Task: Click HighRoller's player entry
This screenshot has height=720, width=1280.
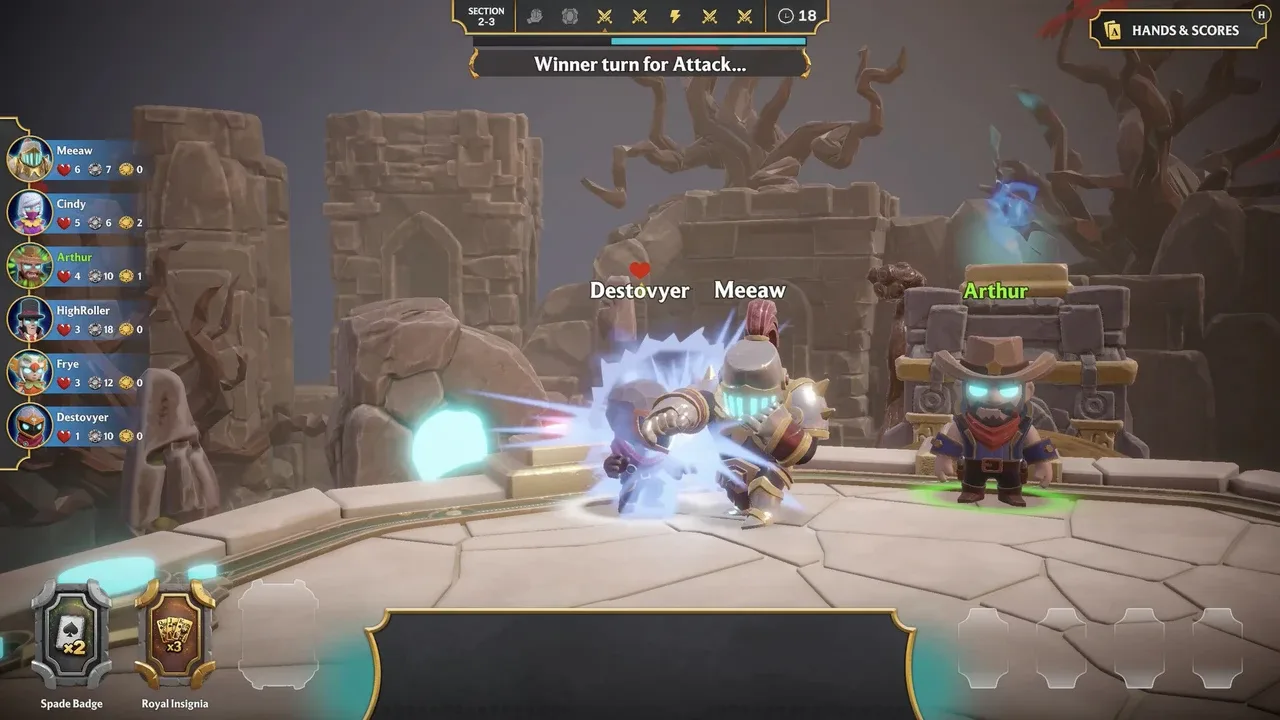Action: pyautogui.click(x=75, y=319)
